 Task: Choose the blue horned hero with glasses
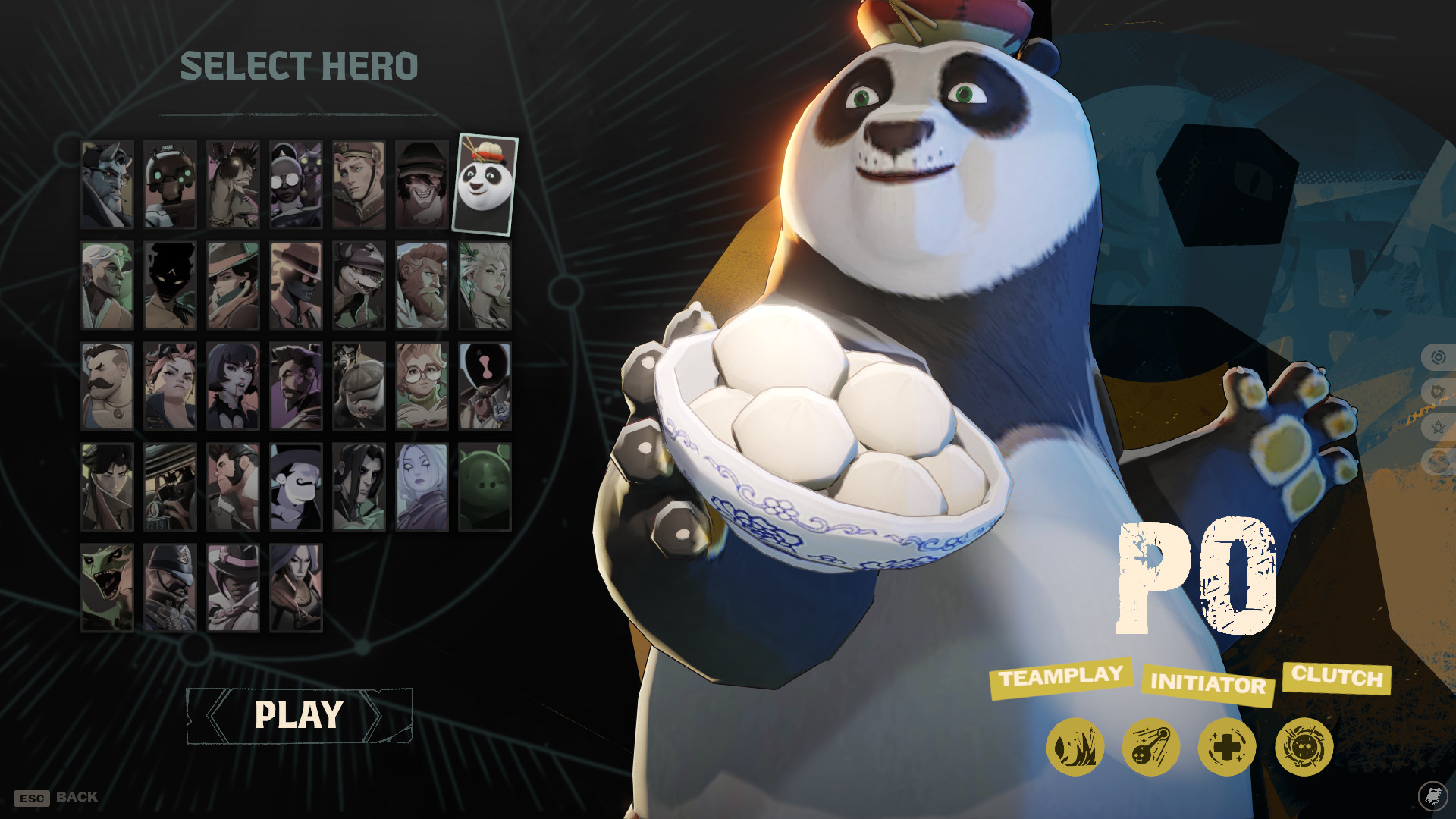click(107, 184)
